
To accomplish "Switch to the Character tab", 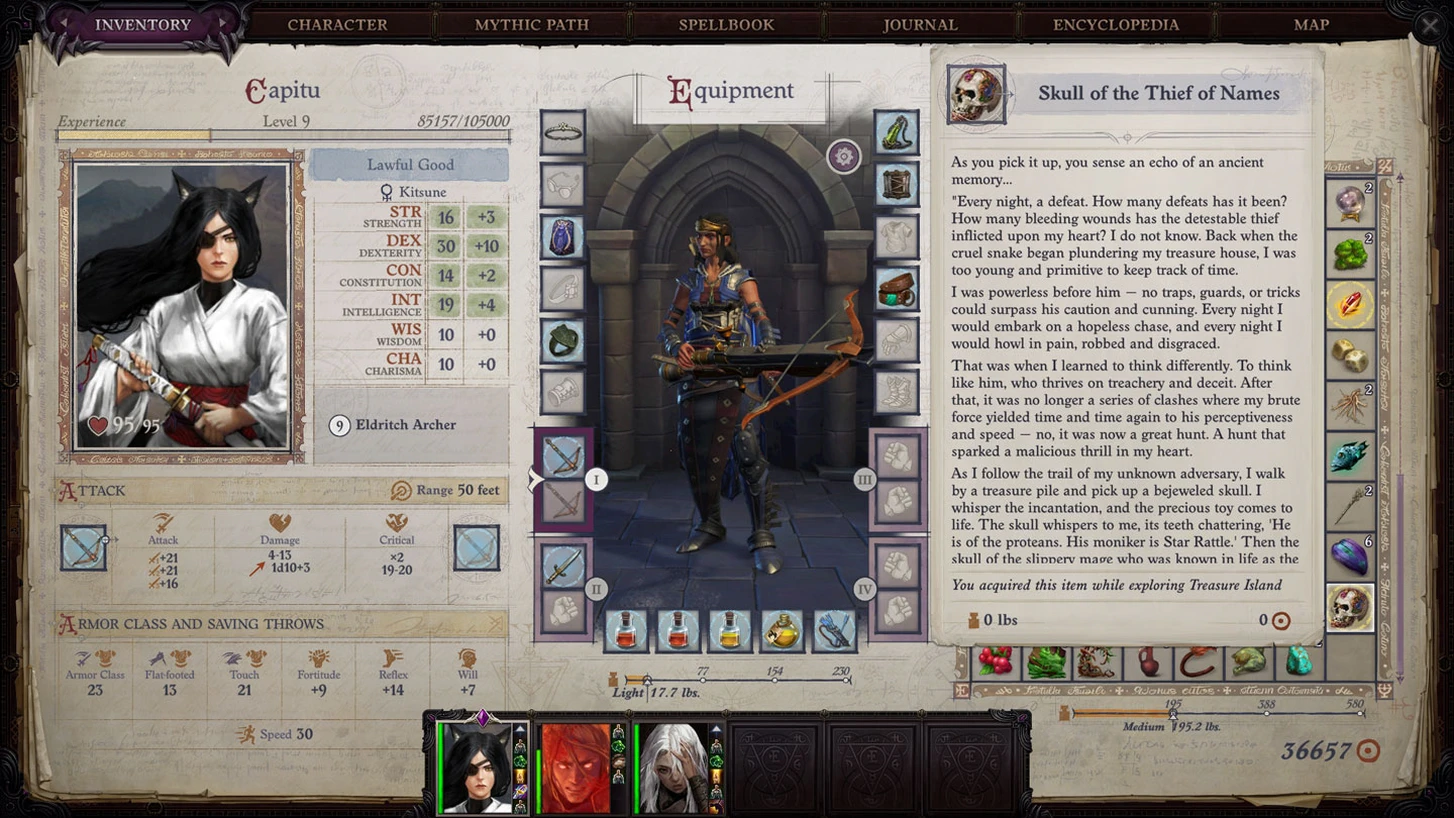I will [337, 25].
